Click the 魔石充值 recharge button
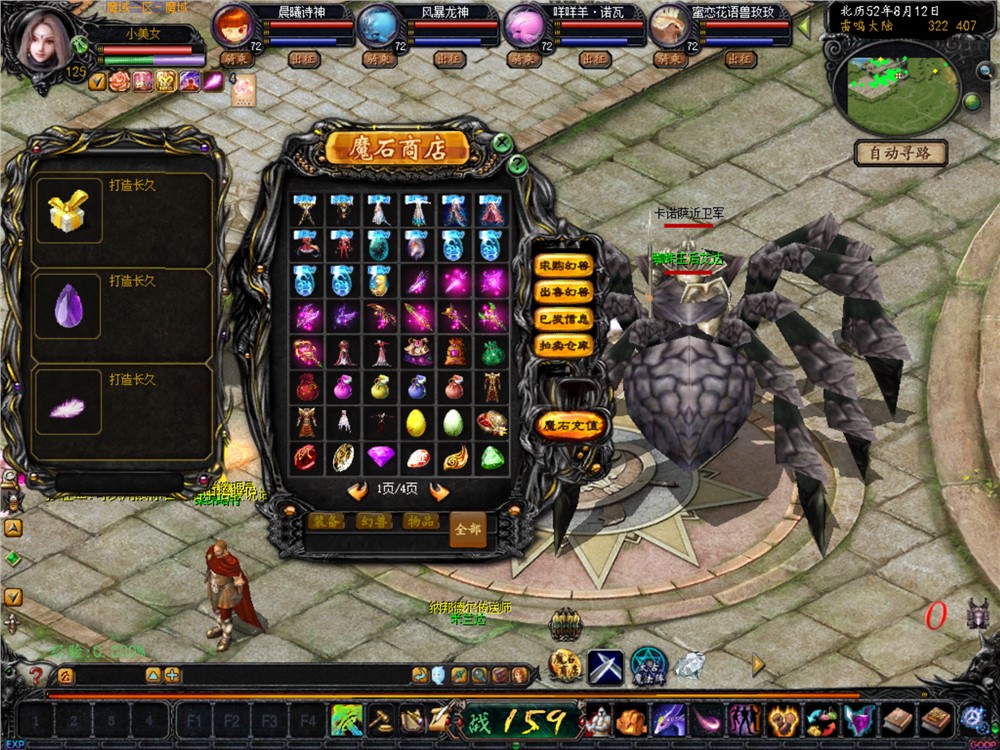This screenshot has height=750, width=1000. click(x=571, y=425)
